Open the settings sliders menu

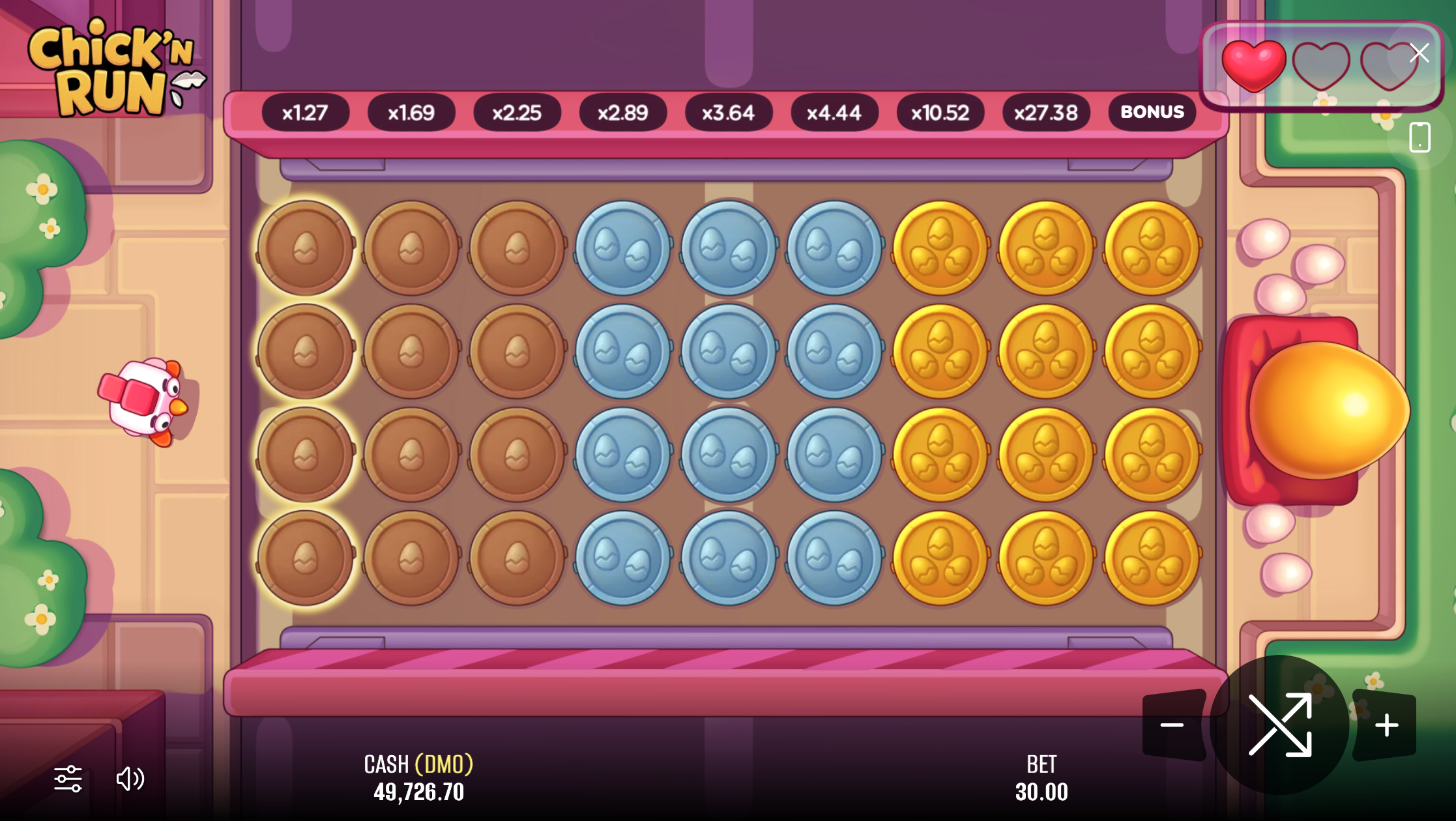(x=68, y=779)
